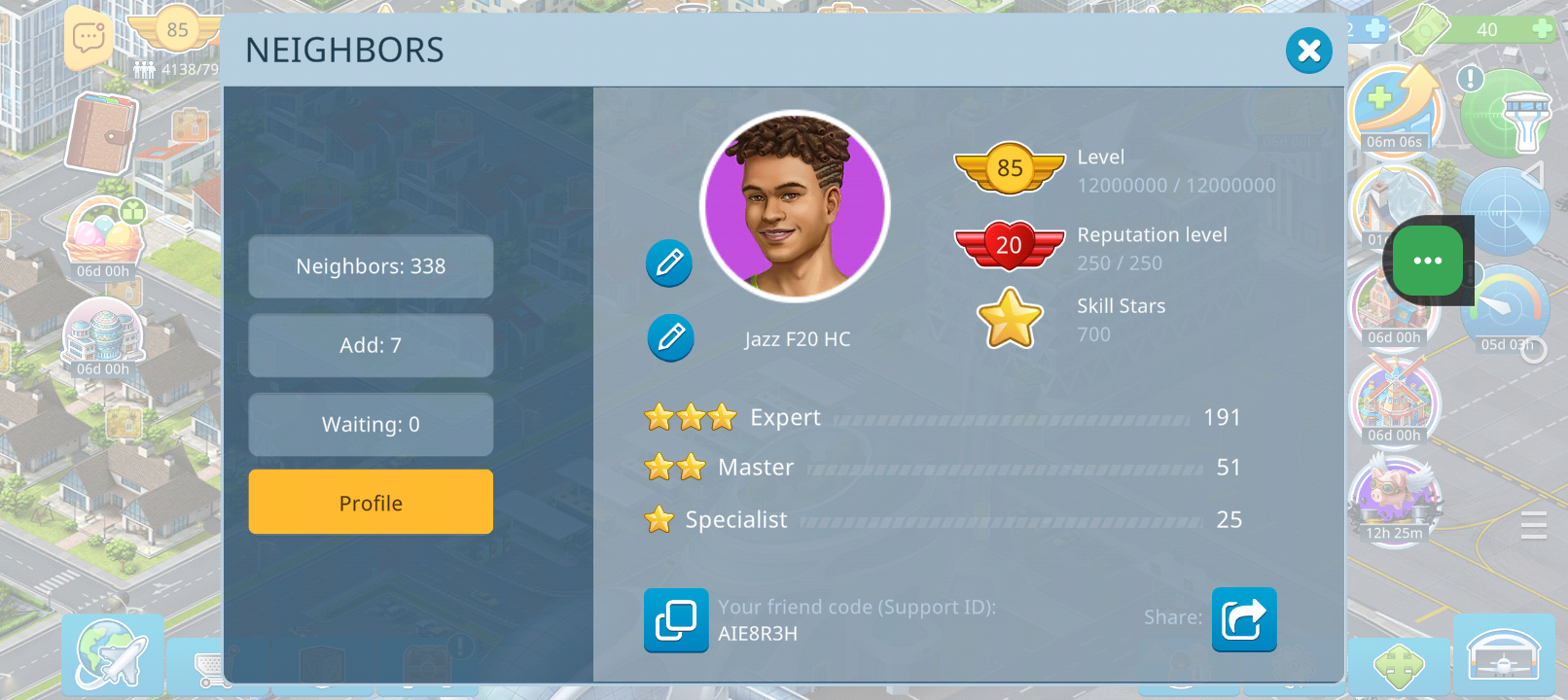Tap the green three-dot overlay button
Image resolution: width=1568 pixels, height=700 pixels.
click(x=1427, y=261)
